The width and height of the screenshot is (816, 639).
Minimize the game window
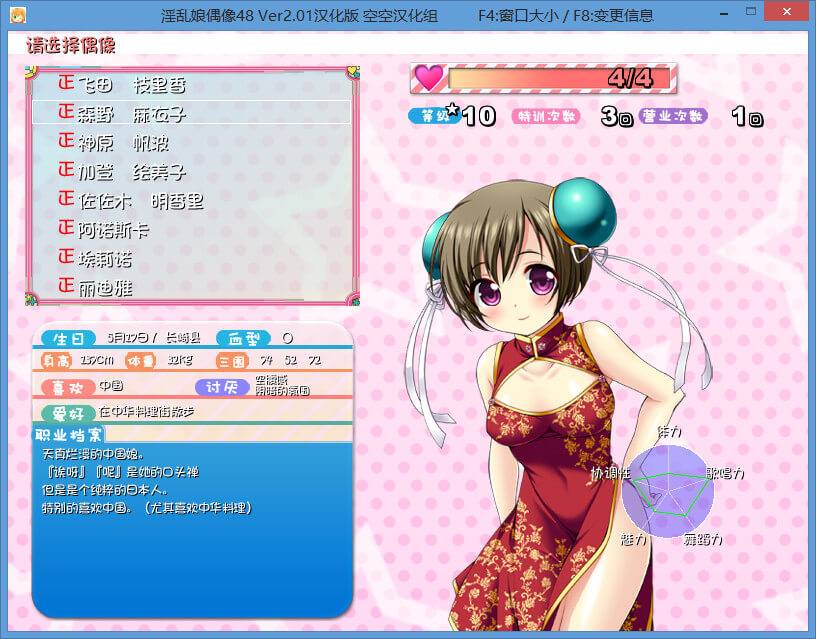tap(708, 15)
